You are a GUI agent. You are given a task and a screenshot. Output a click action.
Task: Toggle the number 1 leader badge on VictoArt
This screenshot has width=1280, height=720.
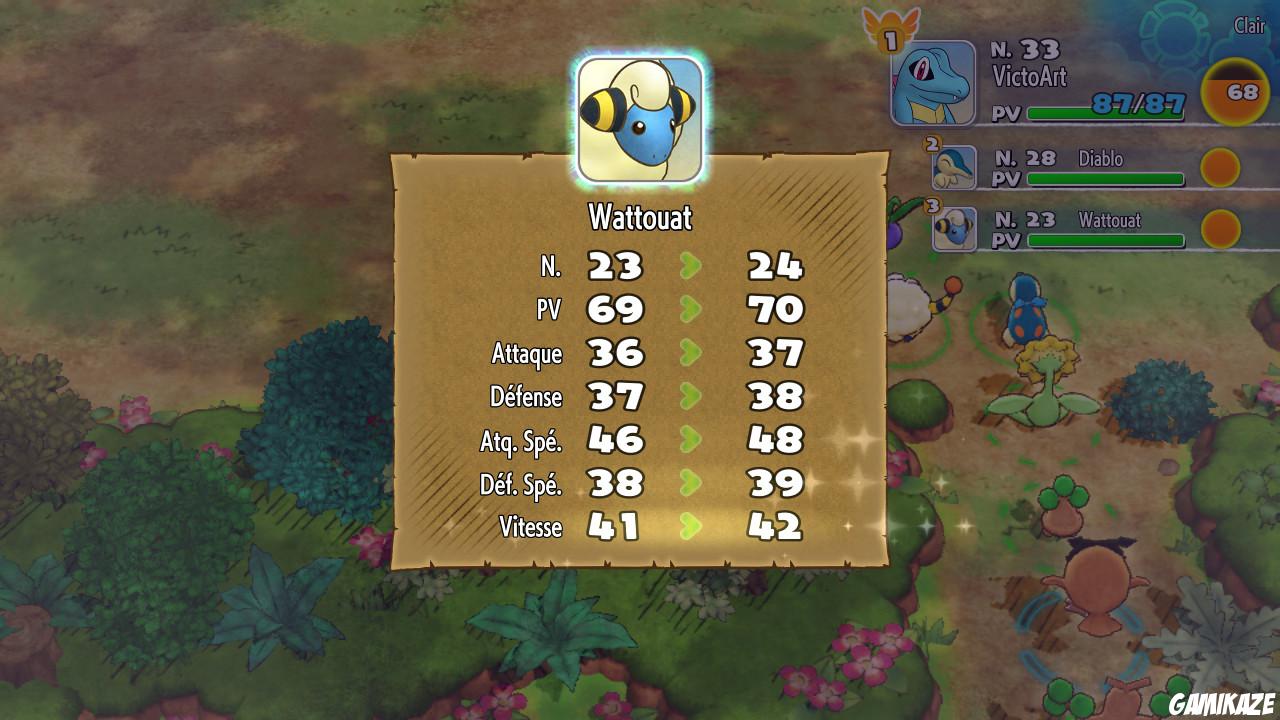[x=889, y=39]
